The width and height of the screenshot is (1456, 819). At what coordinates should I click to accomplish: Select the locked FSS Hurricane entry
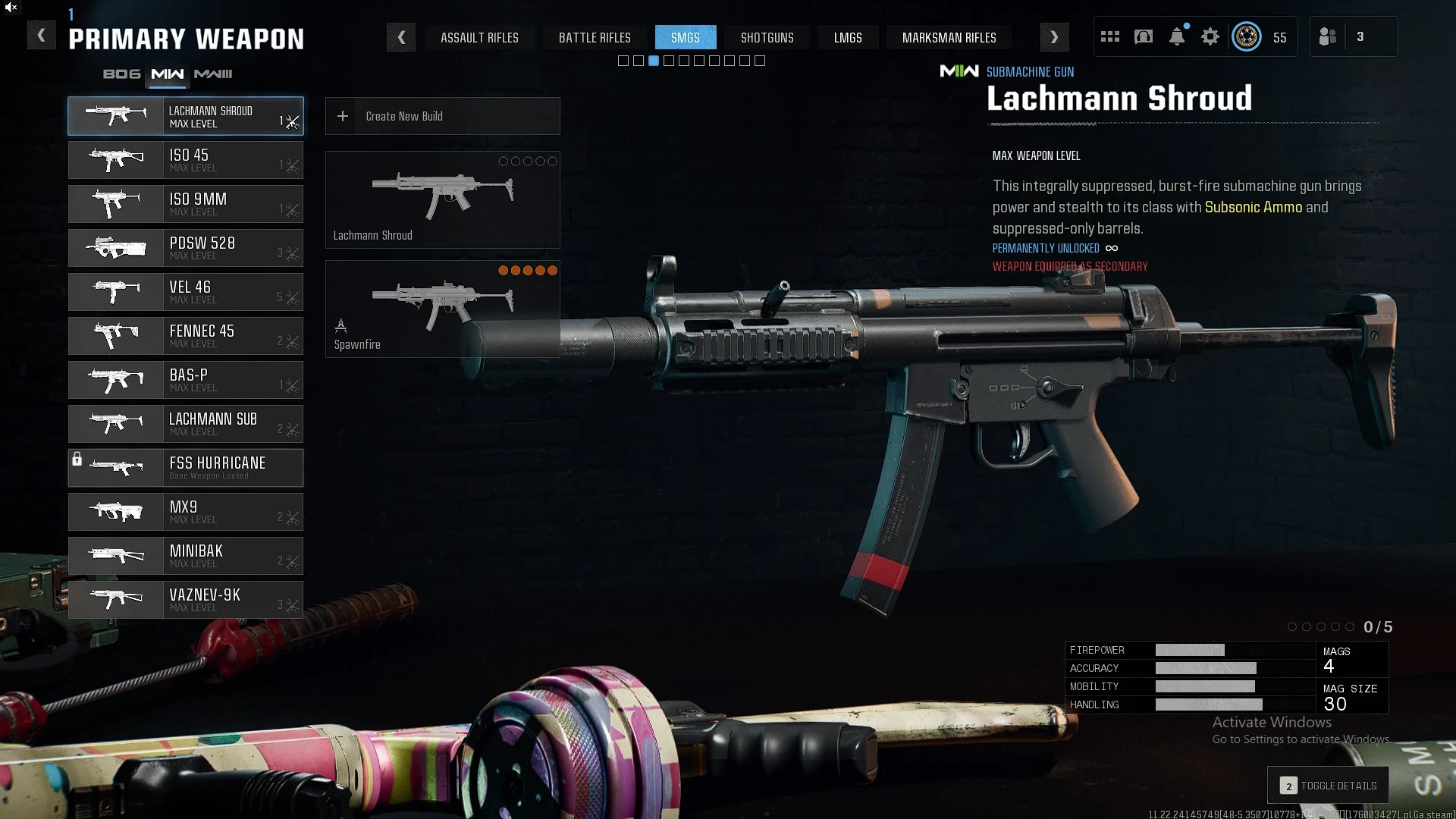186,468
